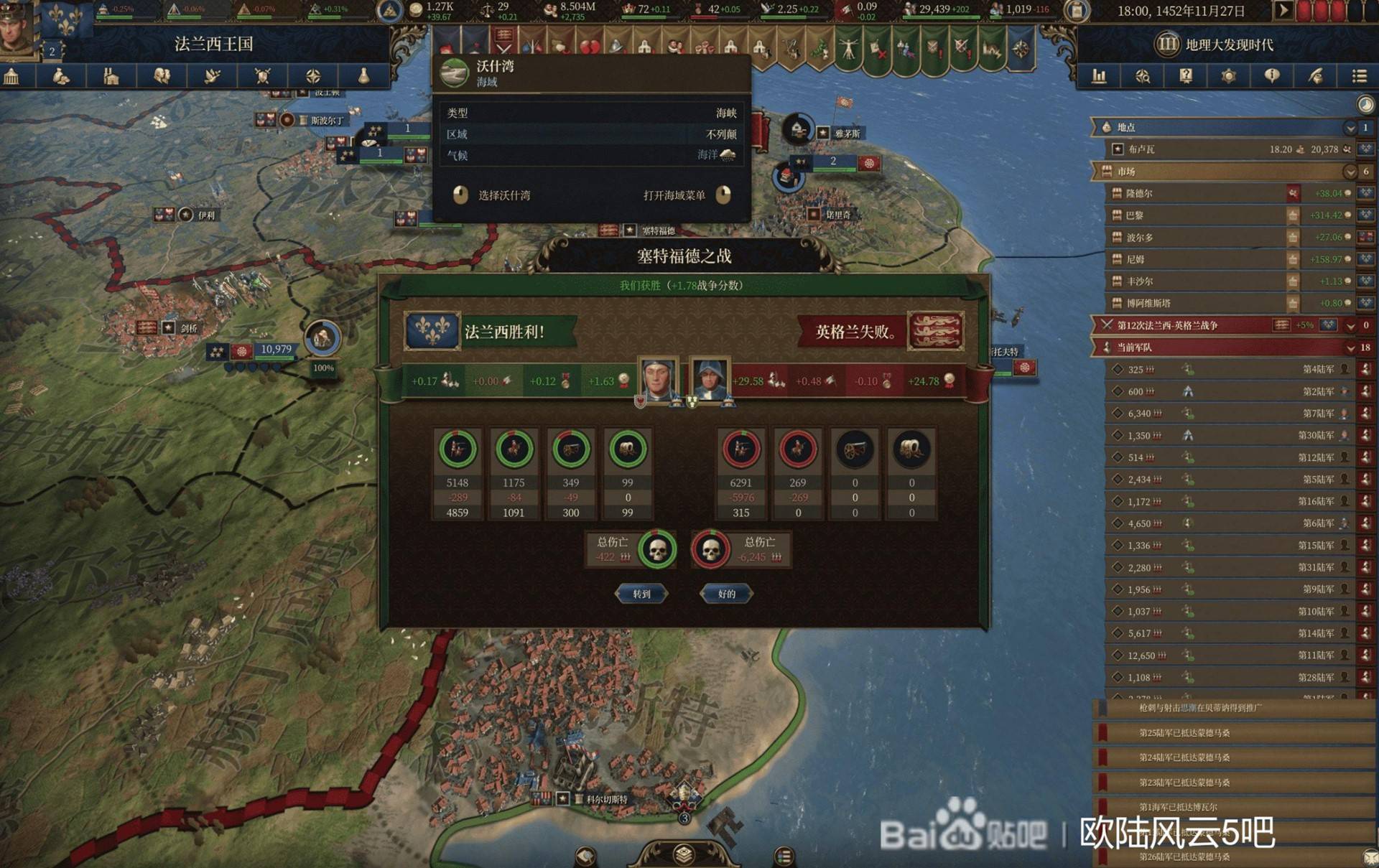View the French commander portrait in battle report
This screenshot has width=1379, height=868.
(657, 379)
